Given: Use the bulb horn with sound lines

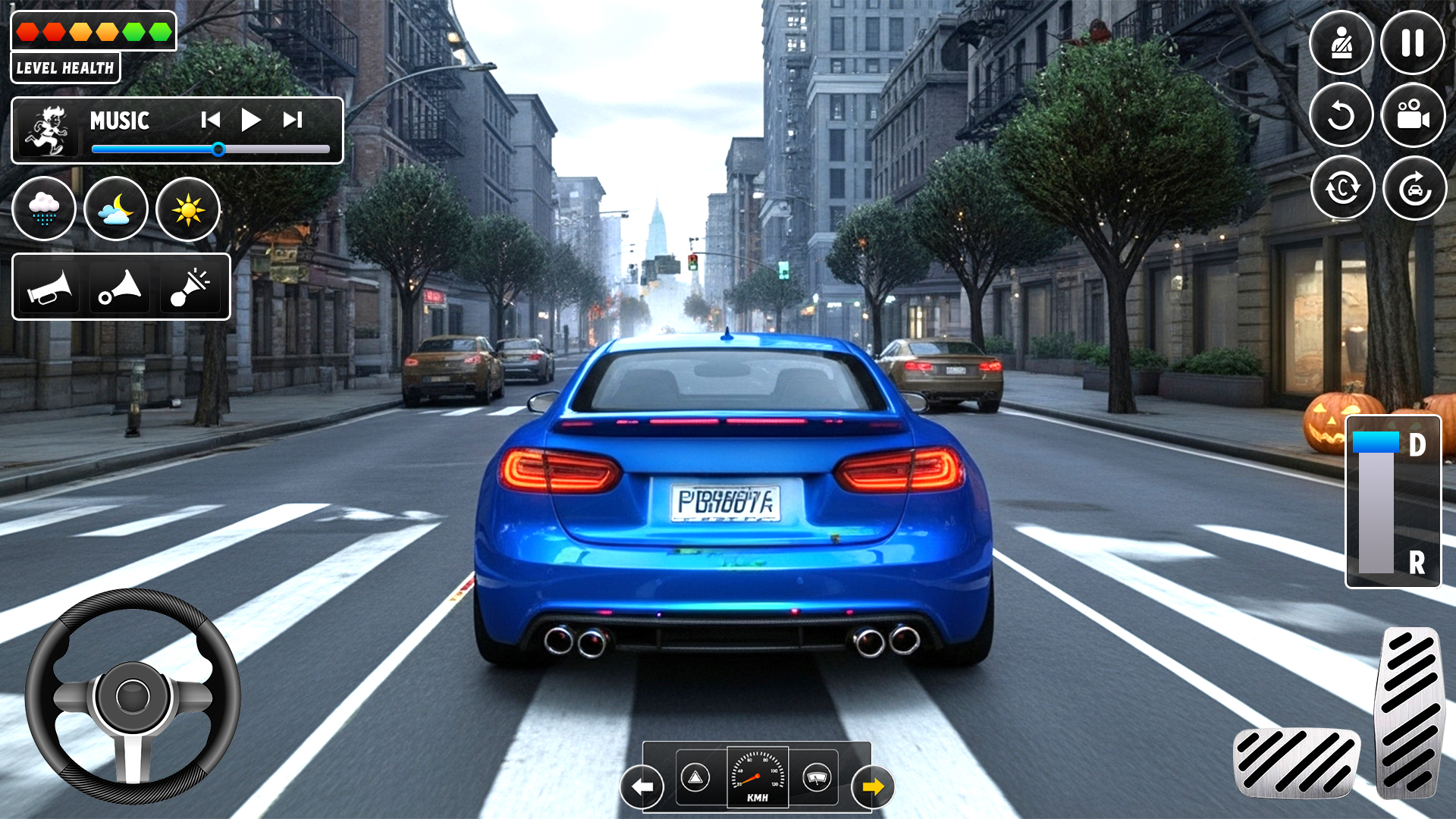Looking at the screenshot, I should (x=191, y=287).
